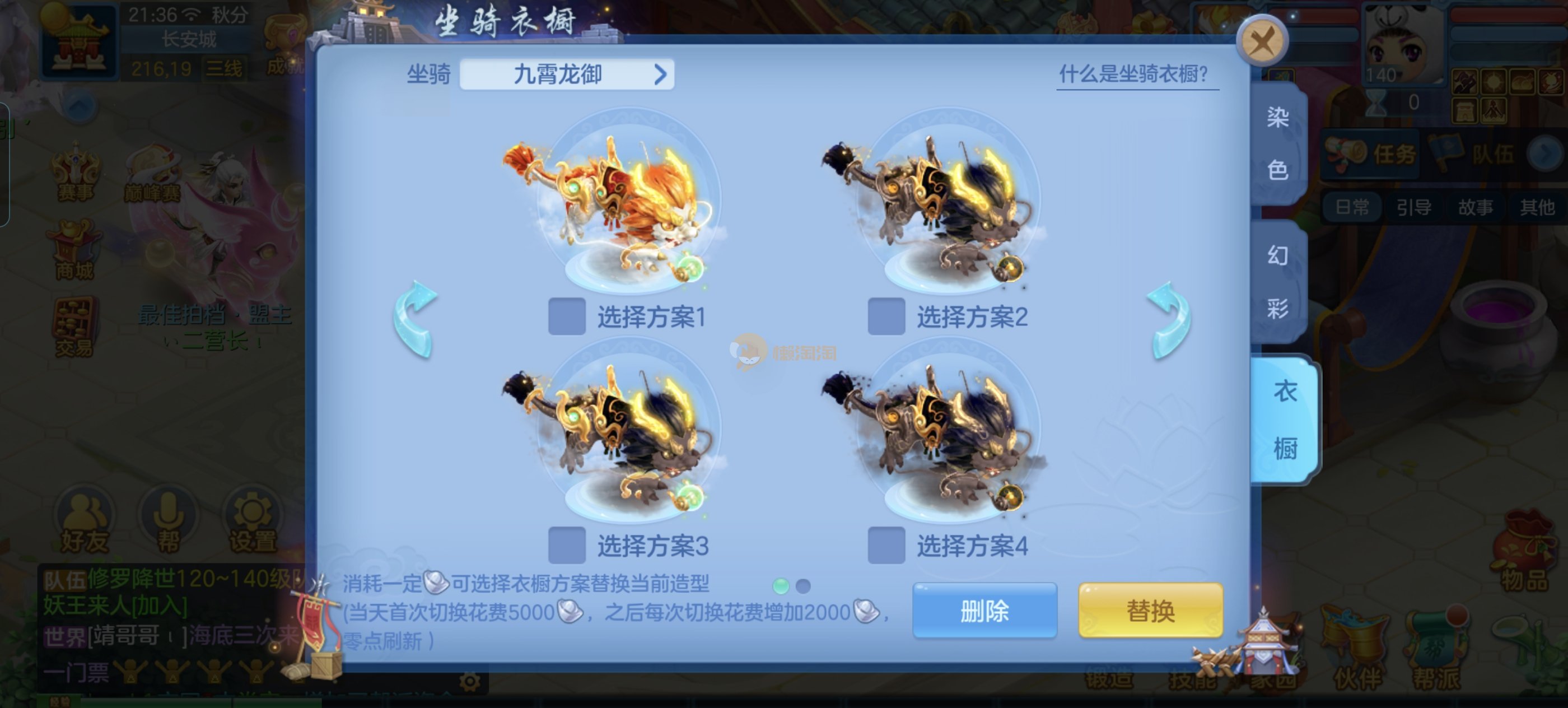
Task: Open the 设置 settings gear
Action: pos(252,521)
